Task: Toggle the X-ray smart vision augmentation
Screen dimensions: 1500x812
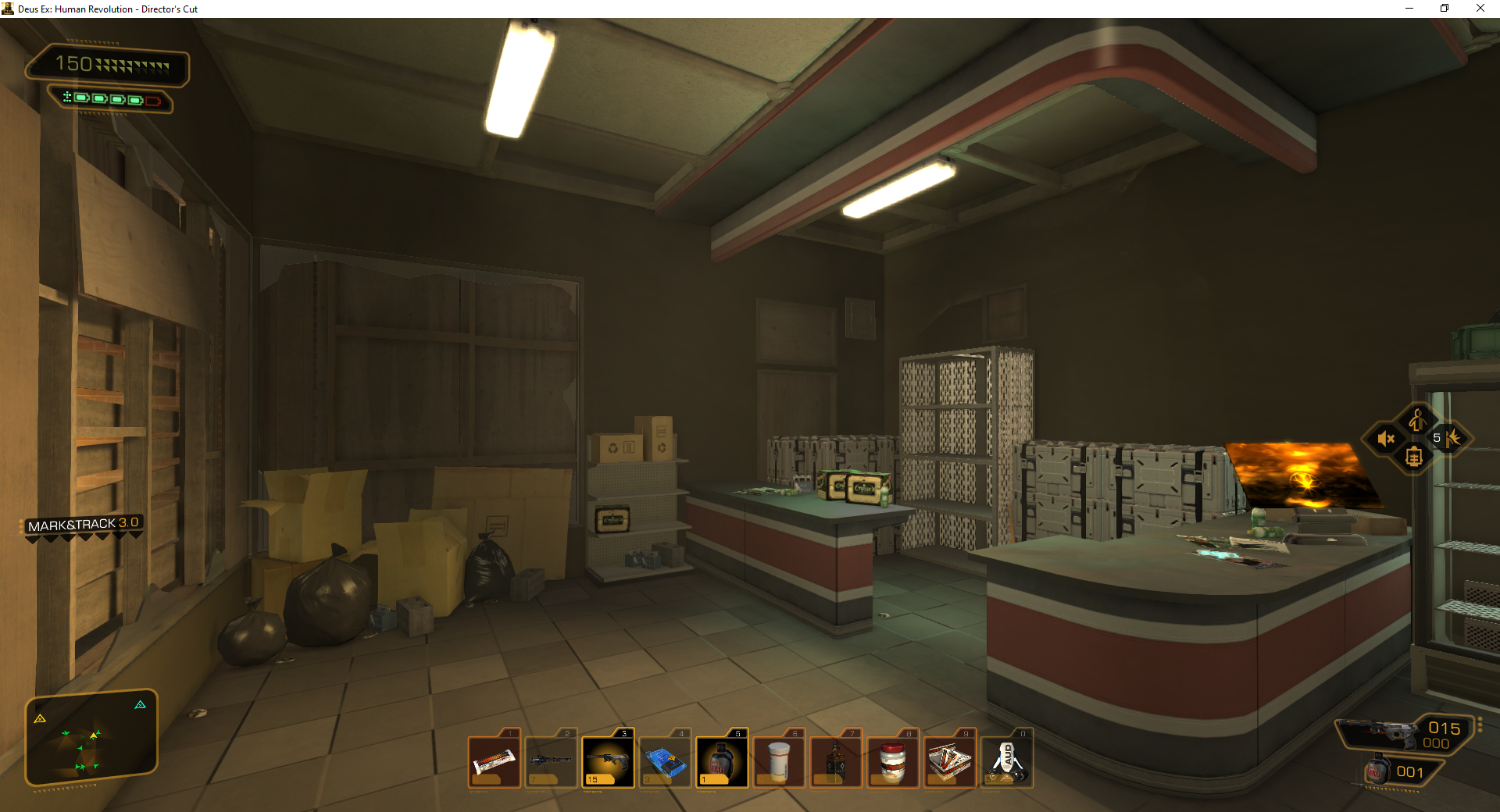Action: click(x=1414, y=458)
